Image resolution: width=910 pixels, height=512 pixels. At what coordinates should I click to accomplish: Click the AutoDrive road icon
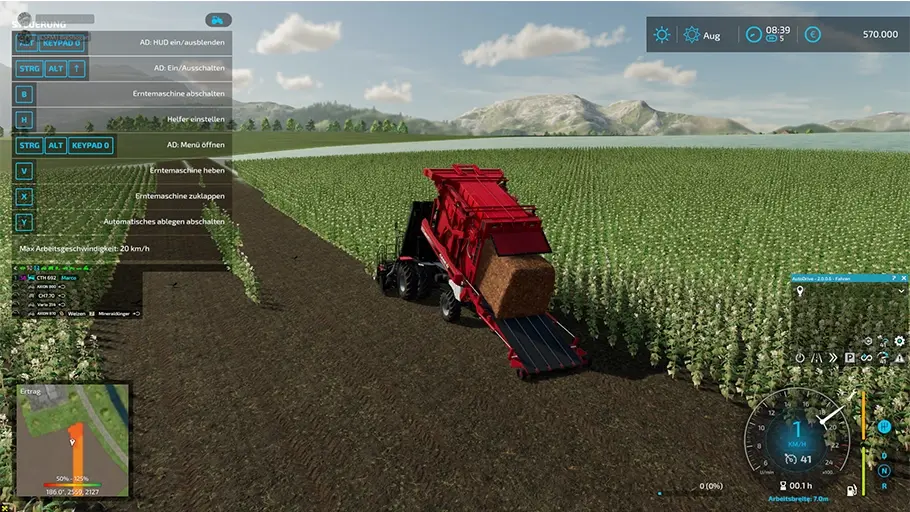(816, 357)
